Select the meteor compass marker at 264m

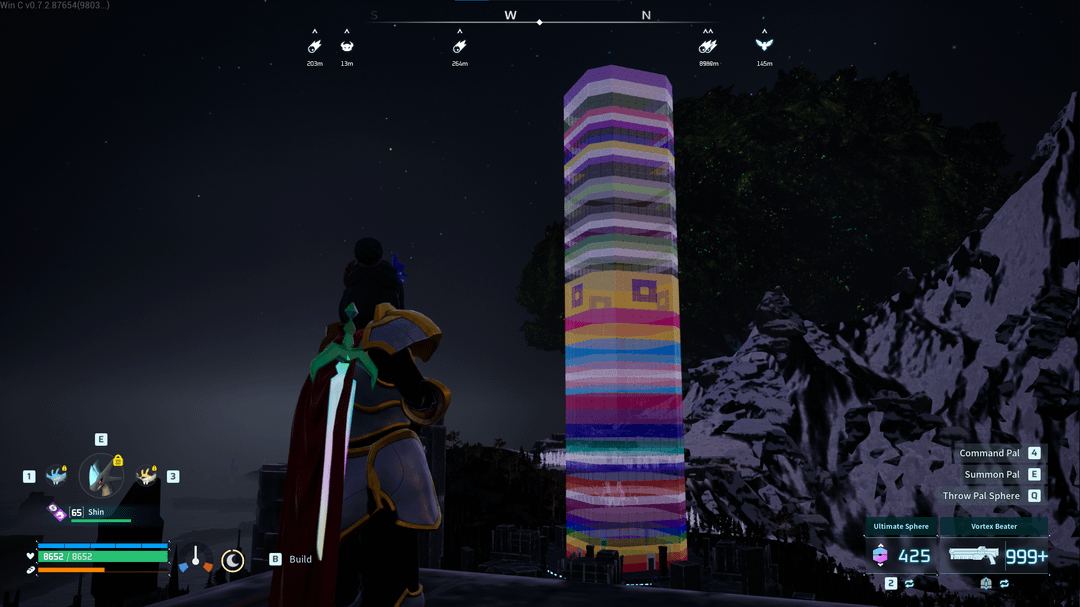459,46
